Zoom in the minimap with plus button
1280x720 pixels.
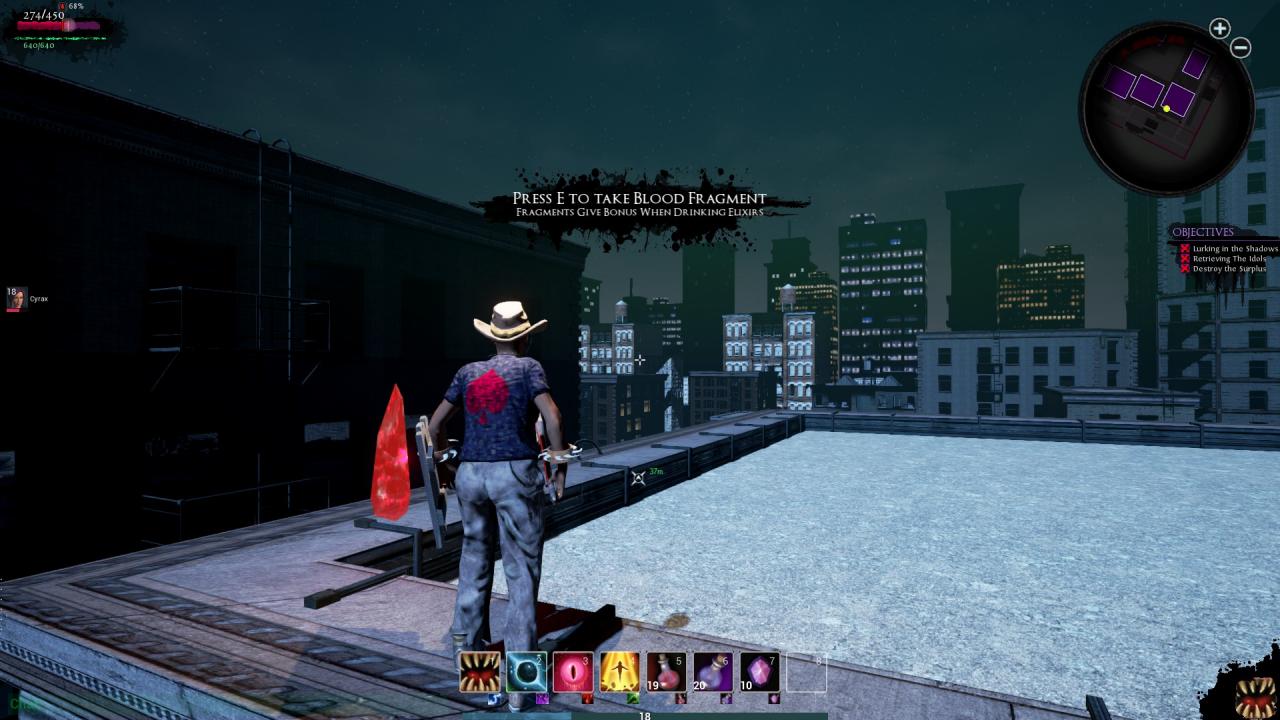click(x=1219, y=29)
